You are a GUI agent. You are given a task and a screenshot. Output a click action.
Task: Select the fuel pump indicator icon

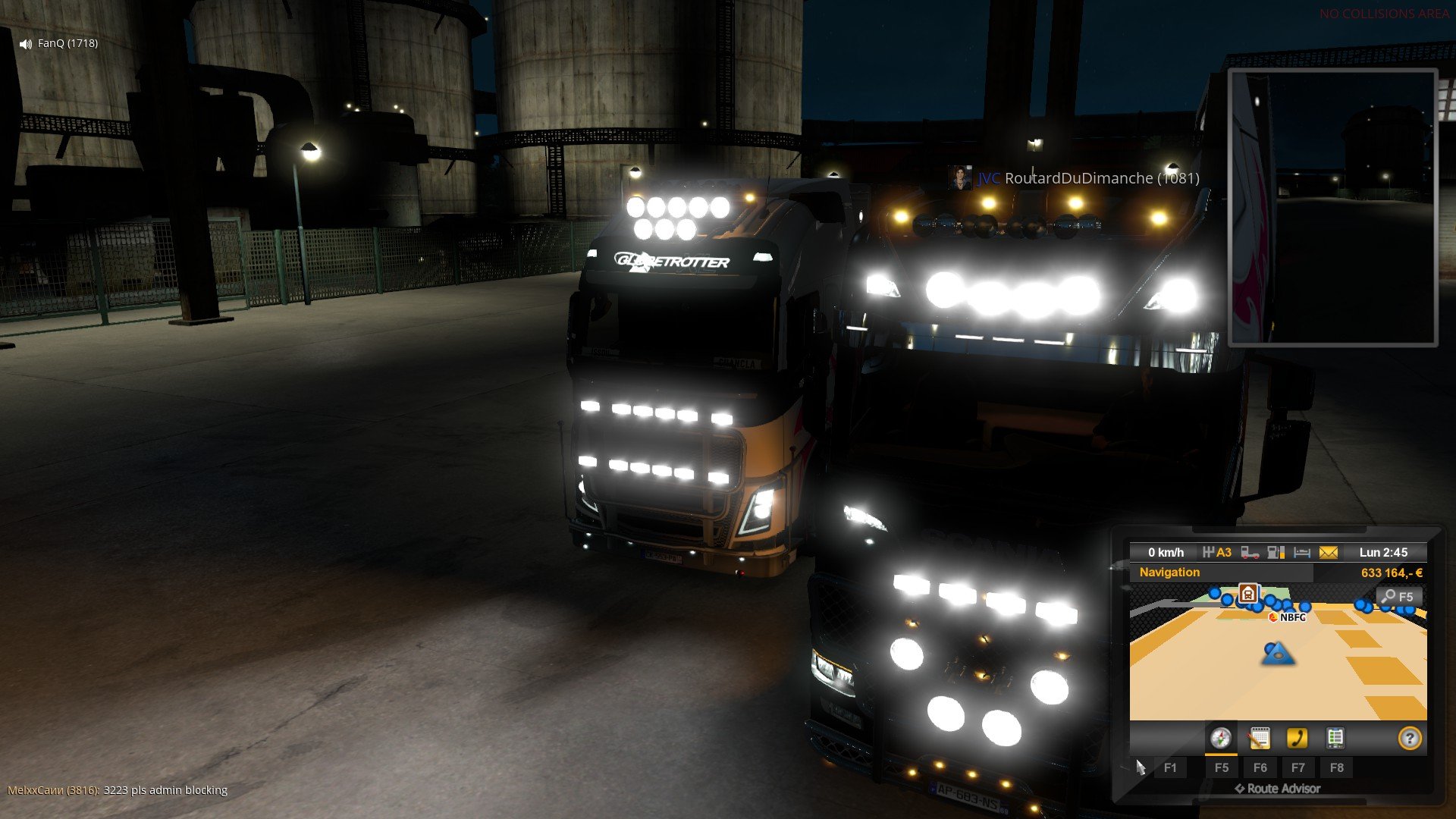pyautogui.click(x=1276, y=553)
